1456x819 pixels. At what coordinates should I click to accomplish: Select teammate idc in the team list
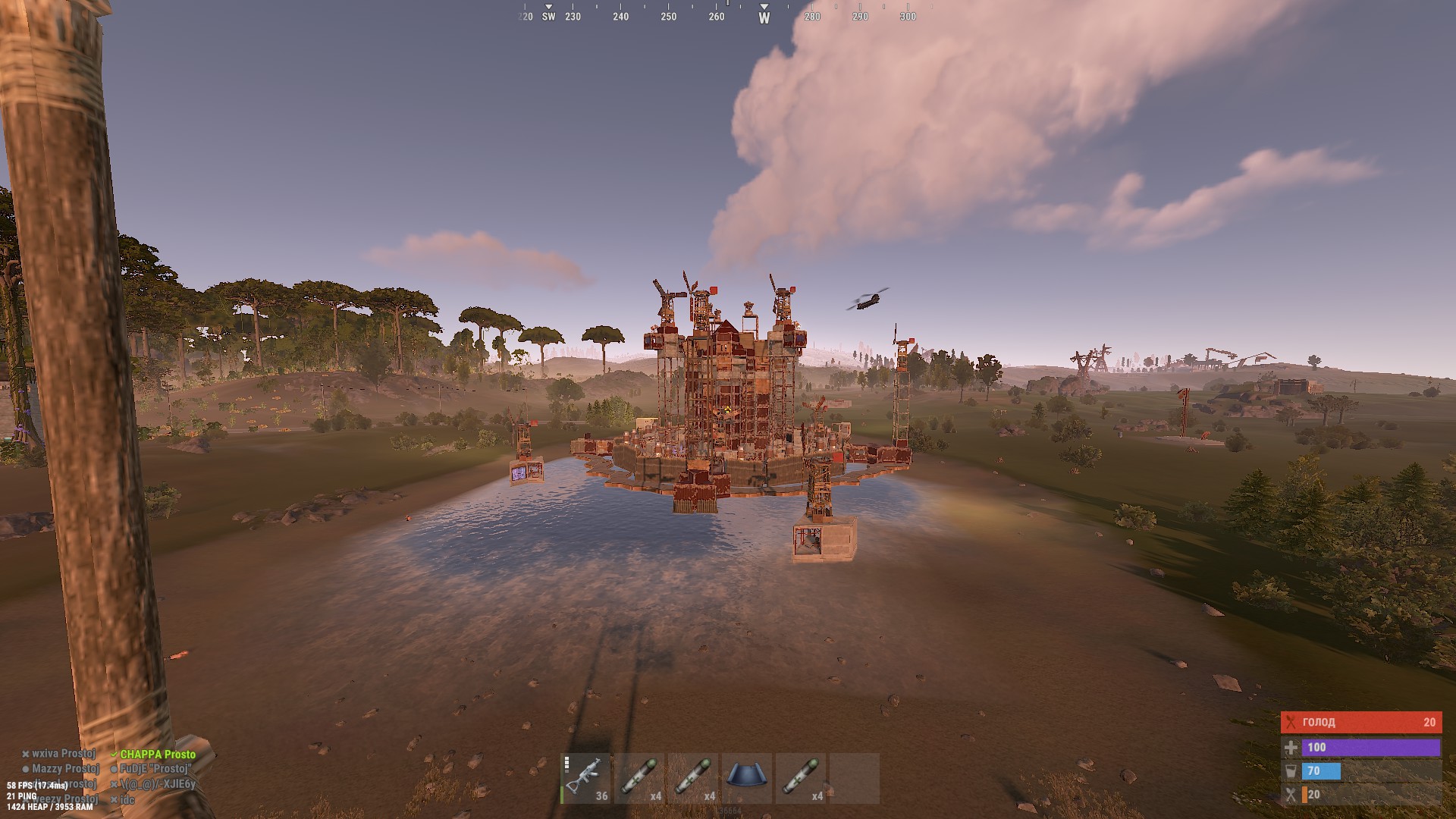(127, 799)
